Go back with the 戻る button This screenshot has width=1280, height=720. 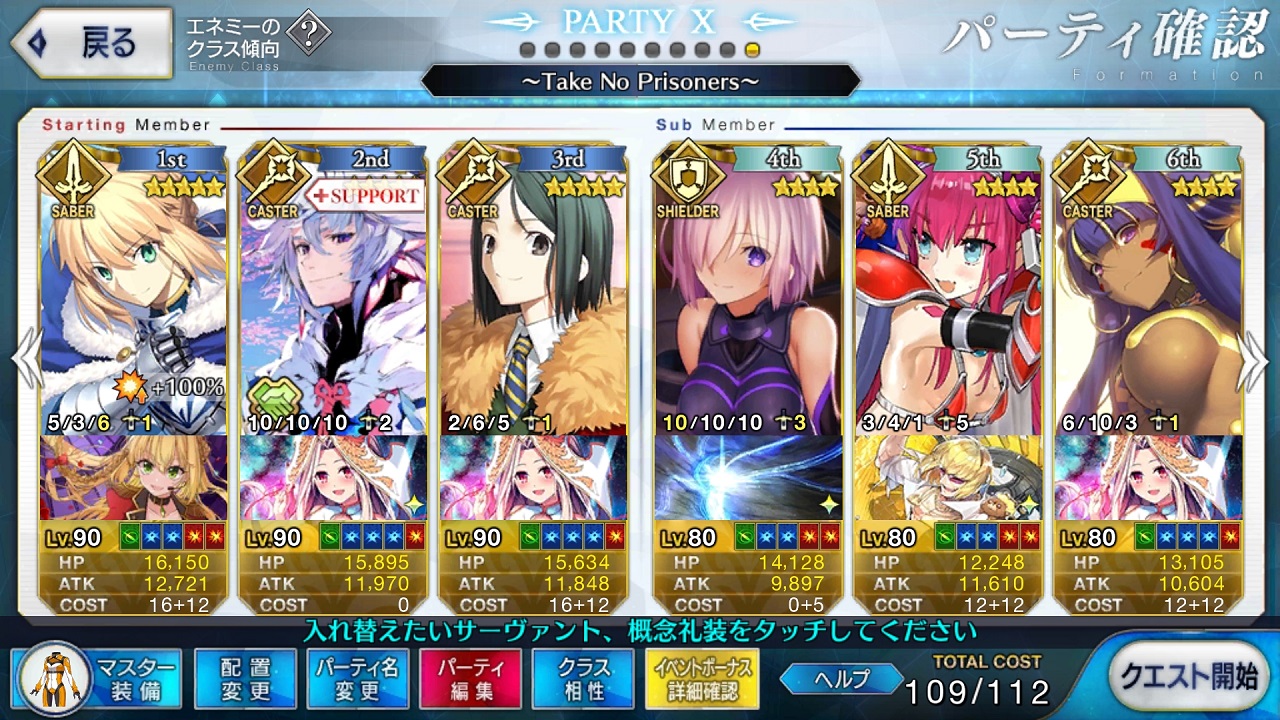click(x=91, y=42)
